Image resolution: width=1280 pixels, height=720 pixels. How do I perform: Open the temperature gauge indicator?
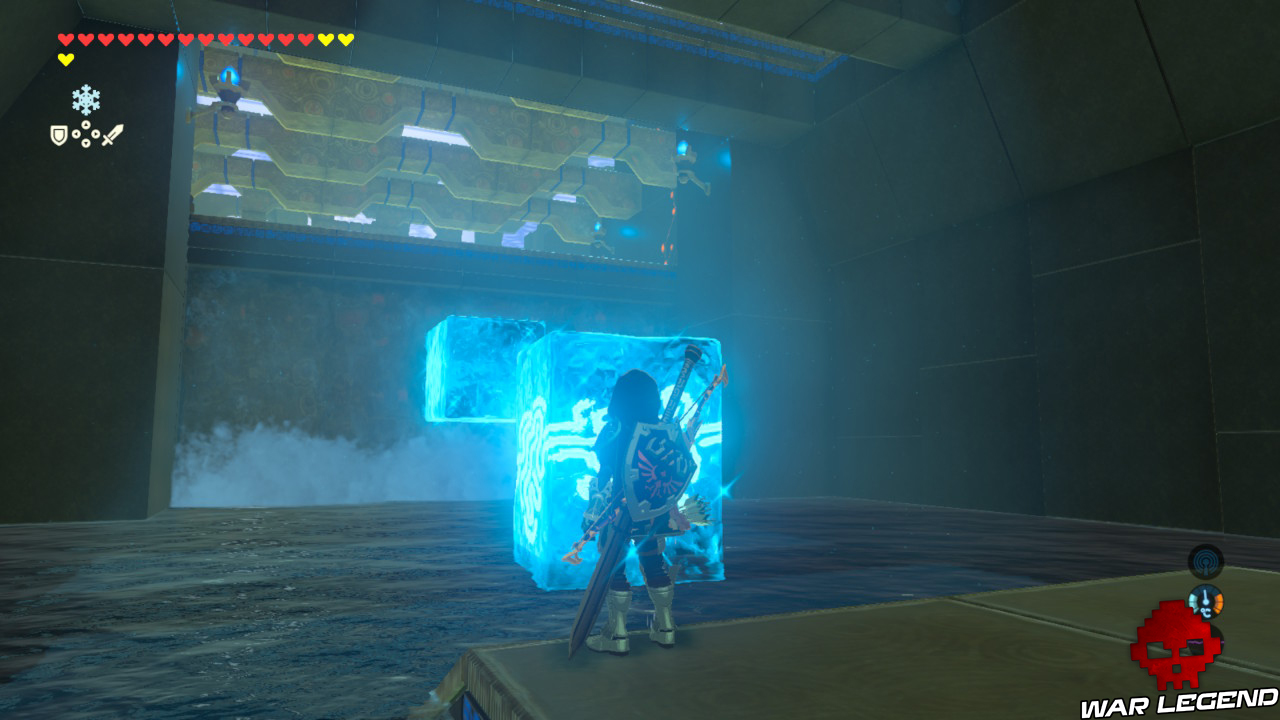1206,602
